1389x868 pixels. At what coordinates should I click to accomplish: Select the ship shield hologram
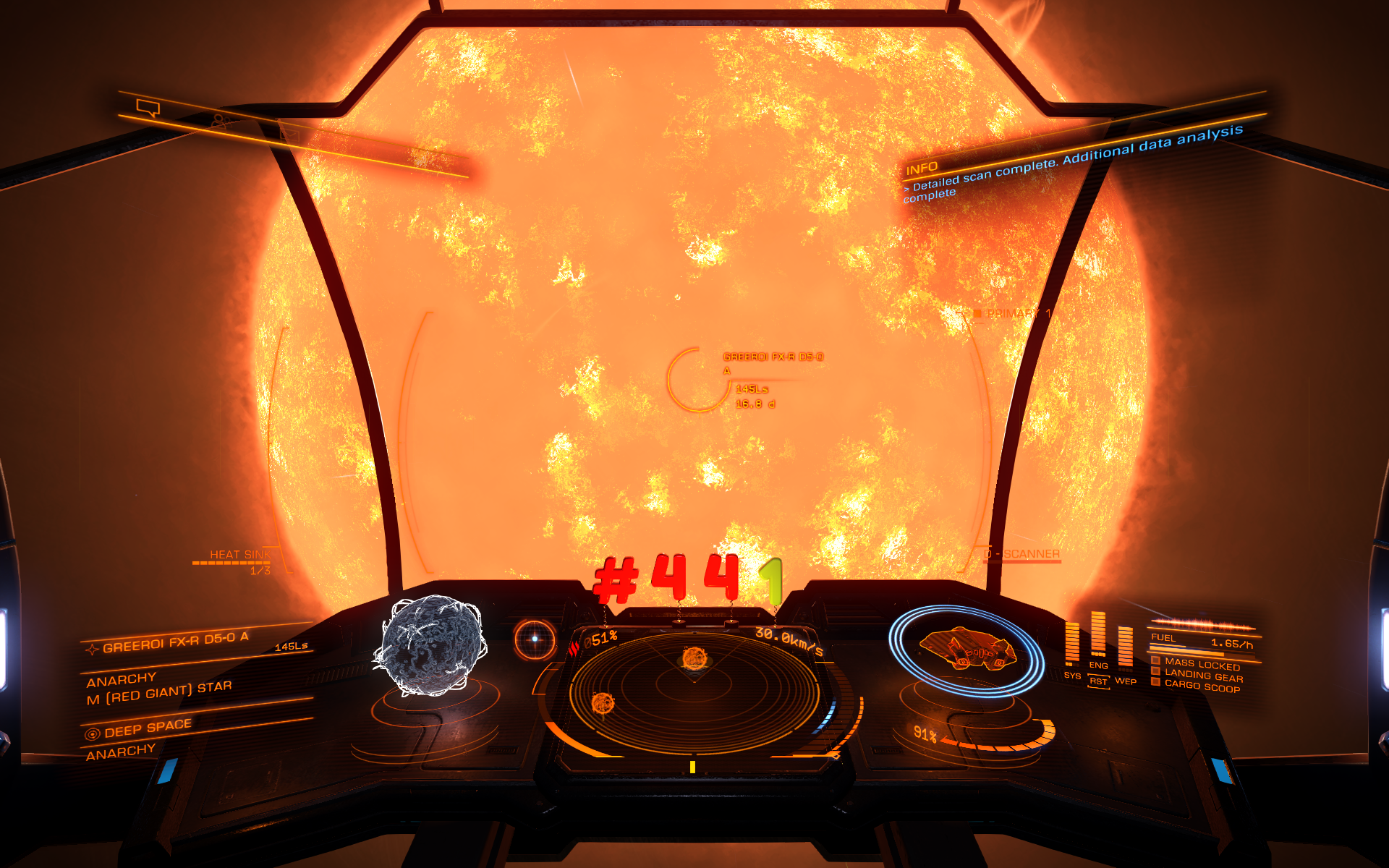[967, 649]
